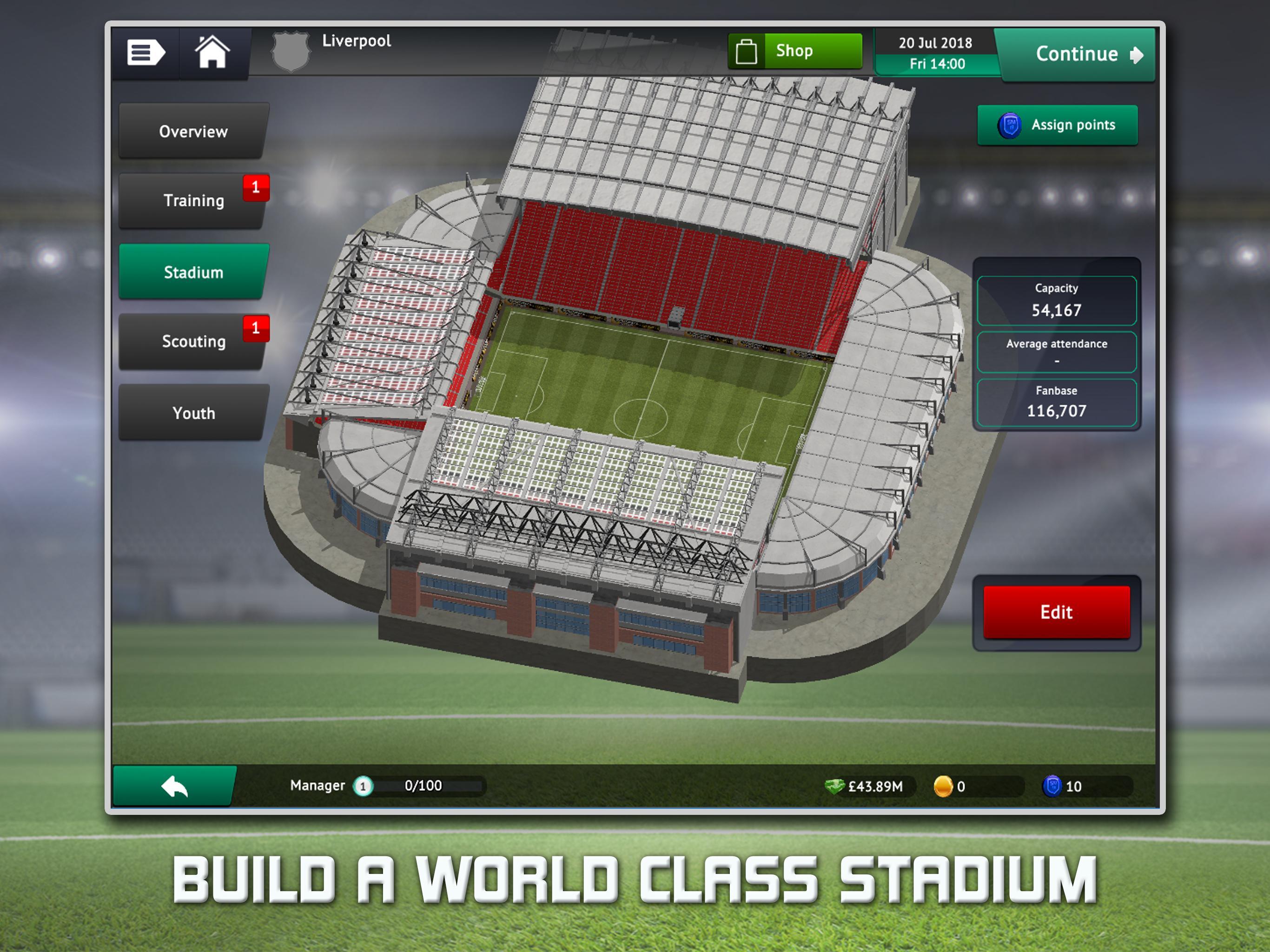The height and width of the screenshot is (952, 1270).
Task: Click the red Edit button
Action: tap(1057, 613)
